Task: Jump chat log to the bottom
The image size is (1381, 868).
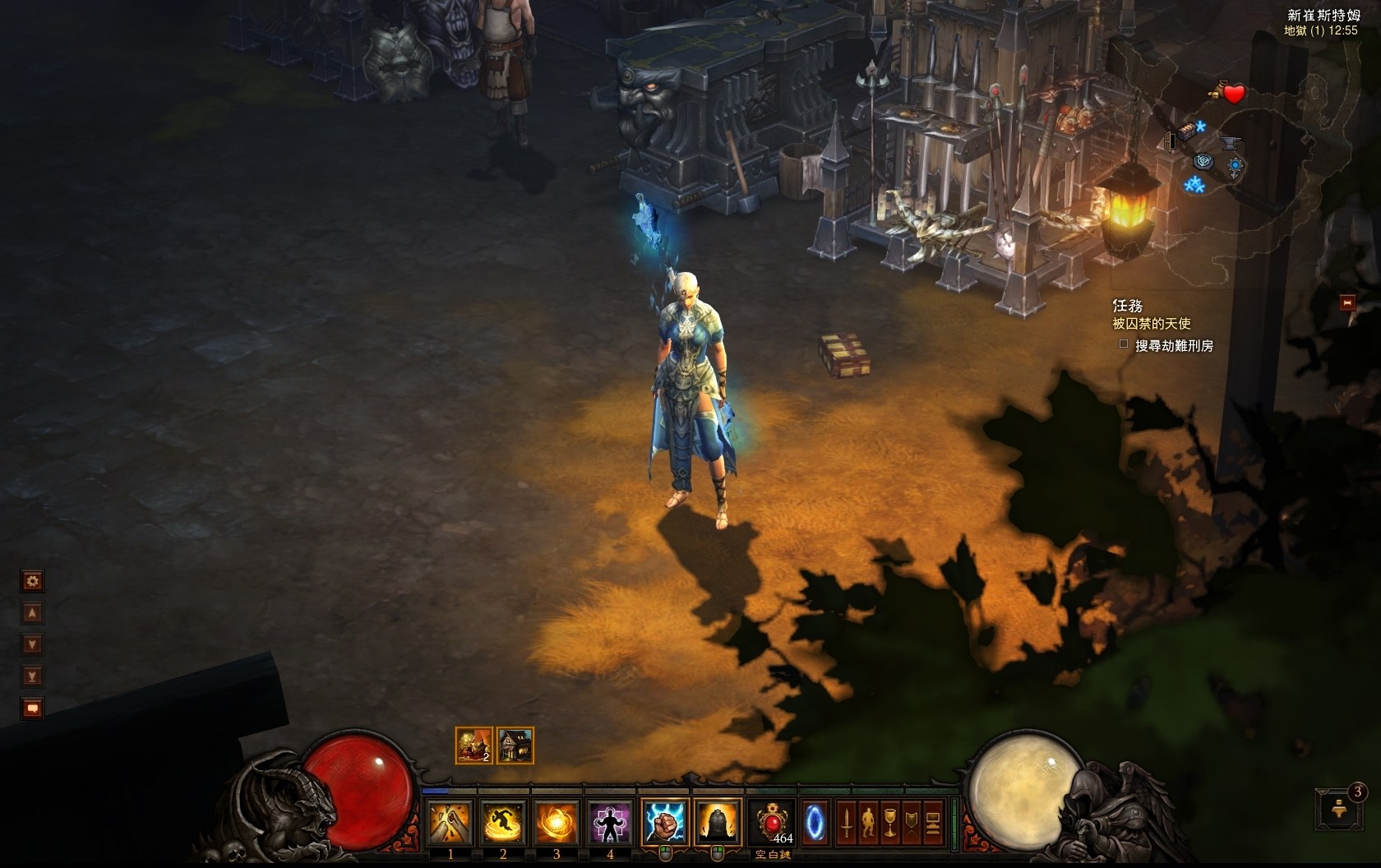Action: (32, 676)
